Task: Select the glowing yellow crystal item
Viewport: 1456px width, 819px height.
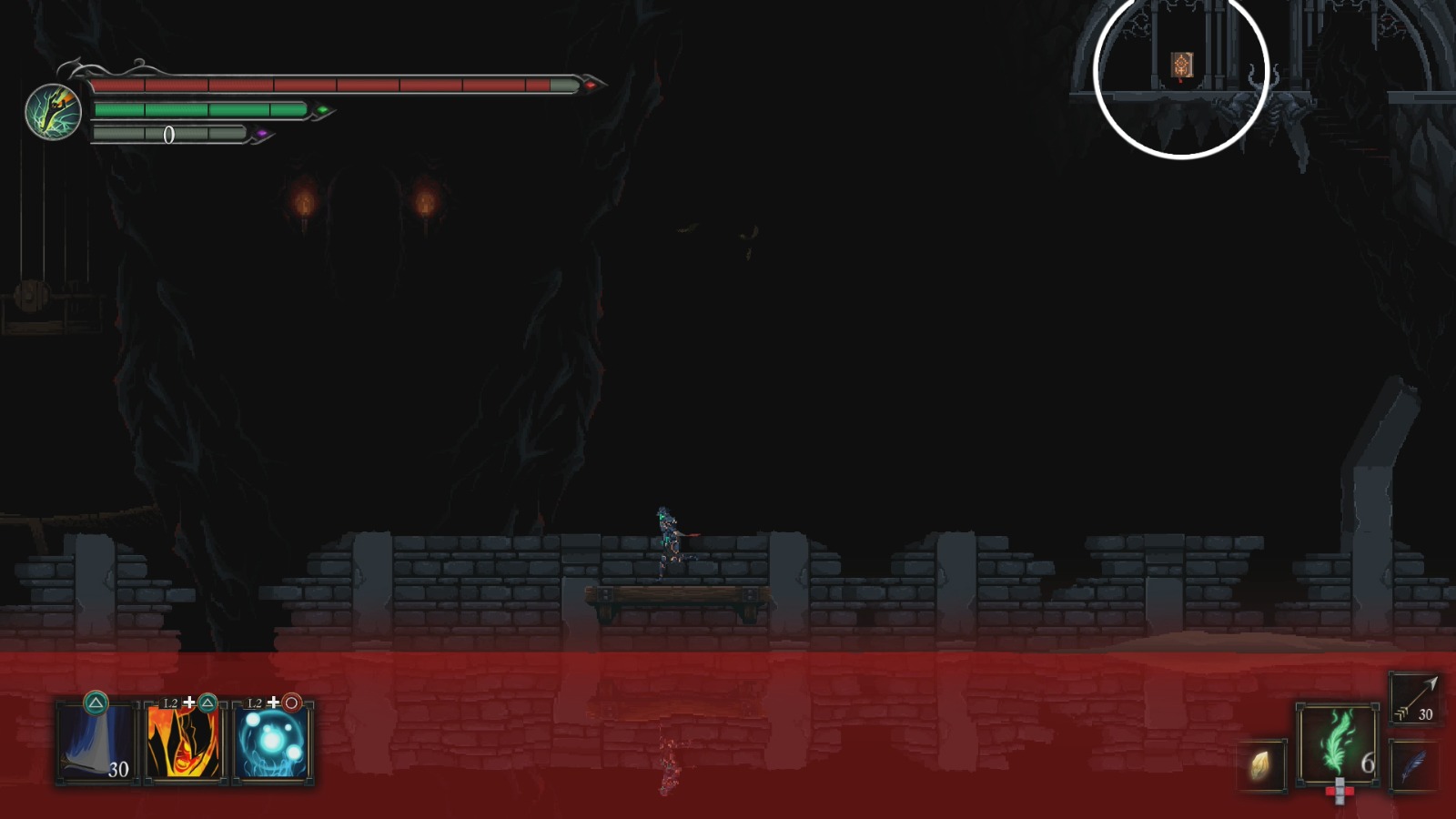Action: tap(1260, 766)
